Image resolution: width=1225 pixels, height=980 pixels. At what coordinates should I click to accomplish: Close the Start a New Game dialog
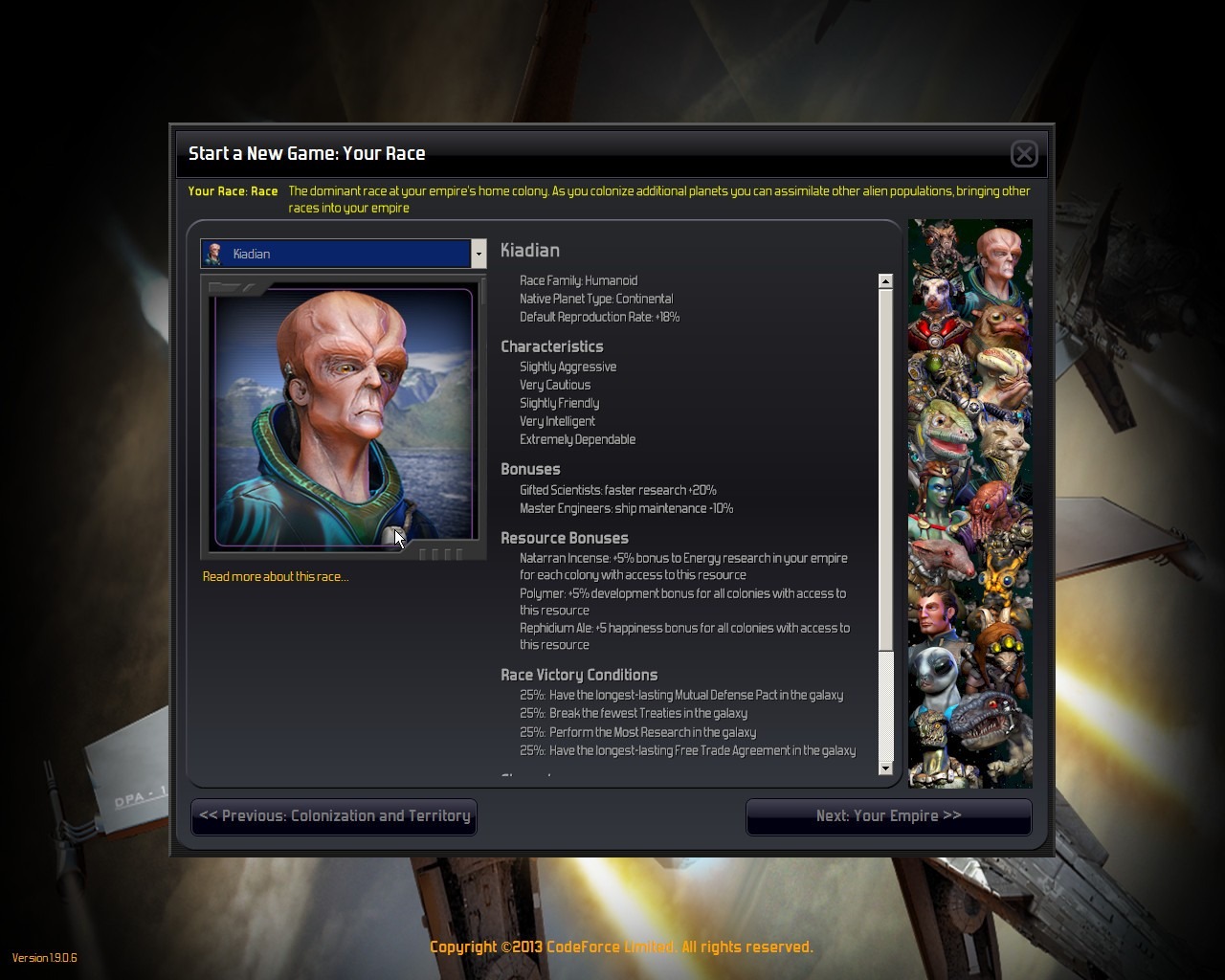point(1024,153)
